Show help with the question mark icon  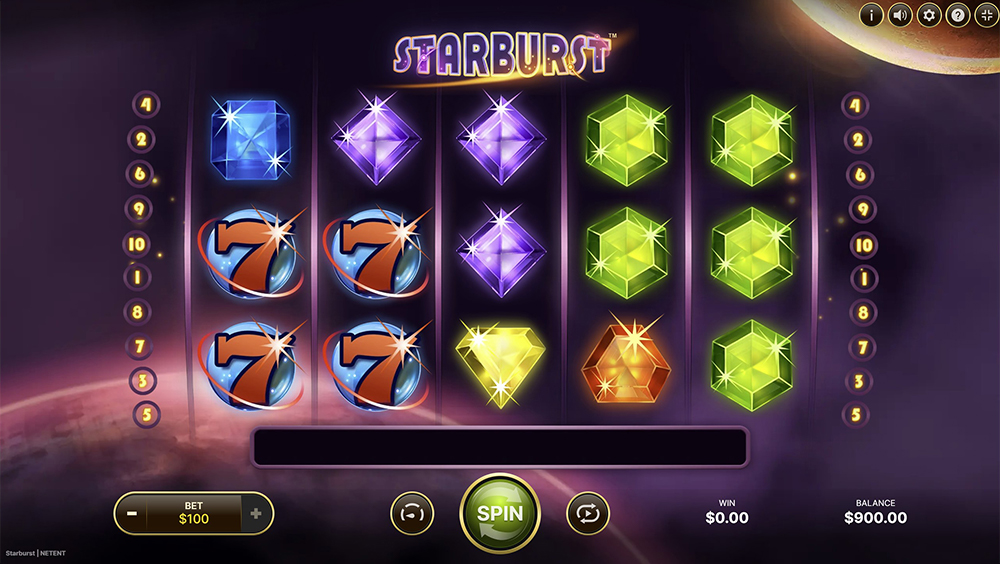[x=958, y=15]
